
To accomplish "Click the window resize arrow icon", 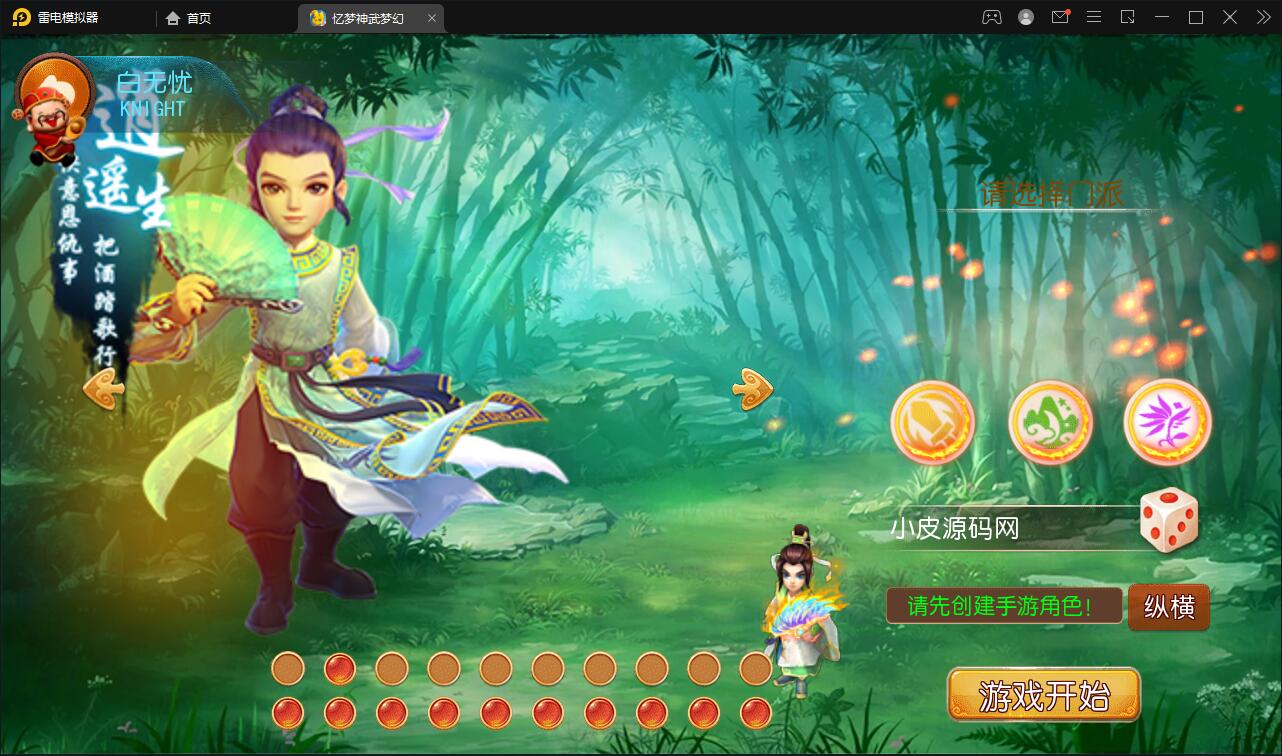I will click(1127, 17).
